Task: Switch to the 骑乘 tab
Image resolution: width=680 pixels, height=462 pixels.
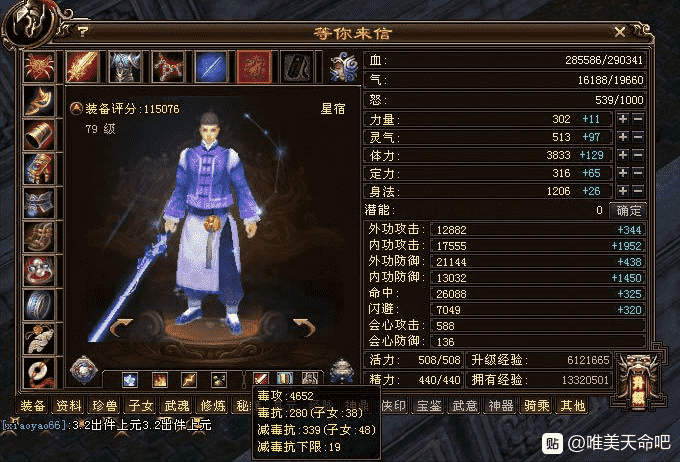Action: pos(537,405)
